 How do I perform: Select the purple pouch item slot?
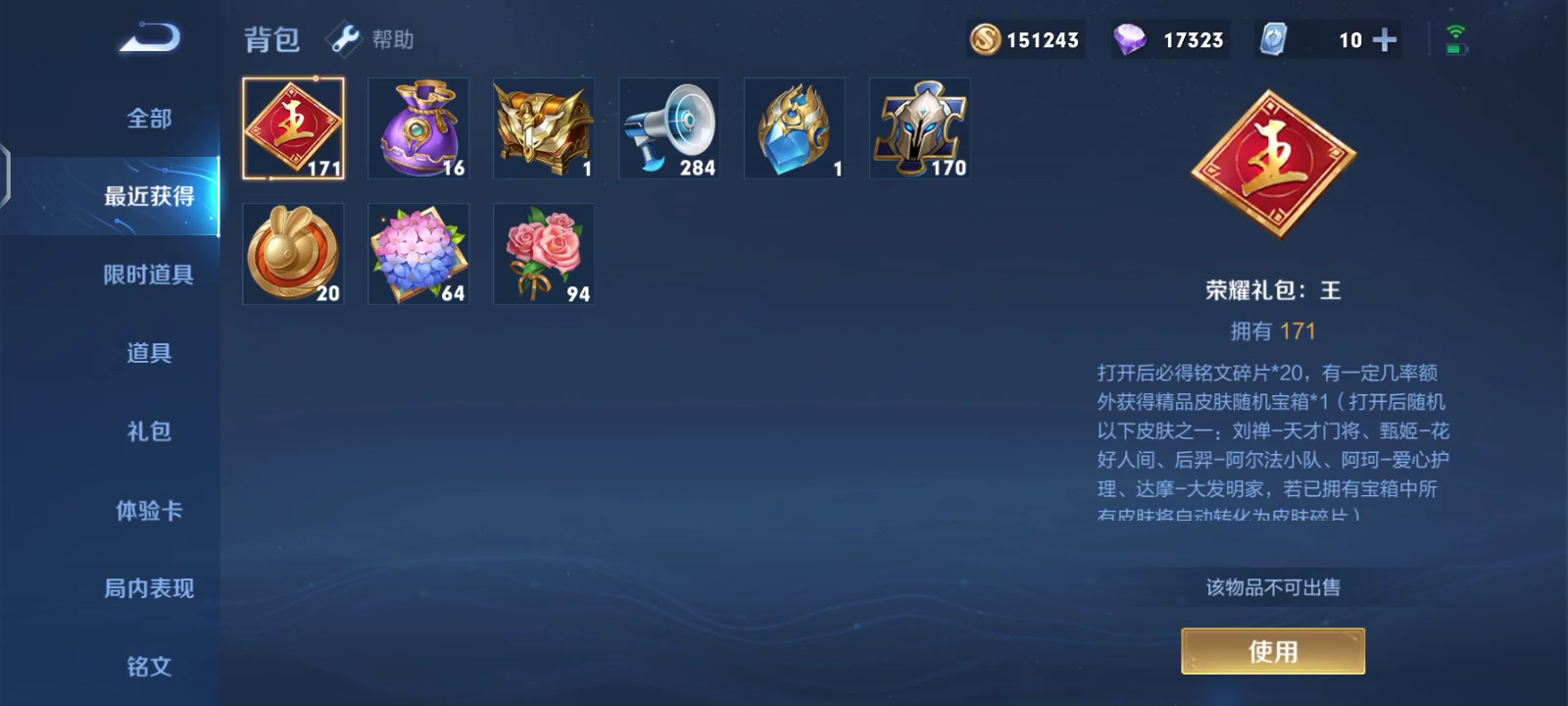point(418,128)
